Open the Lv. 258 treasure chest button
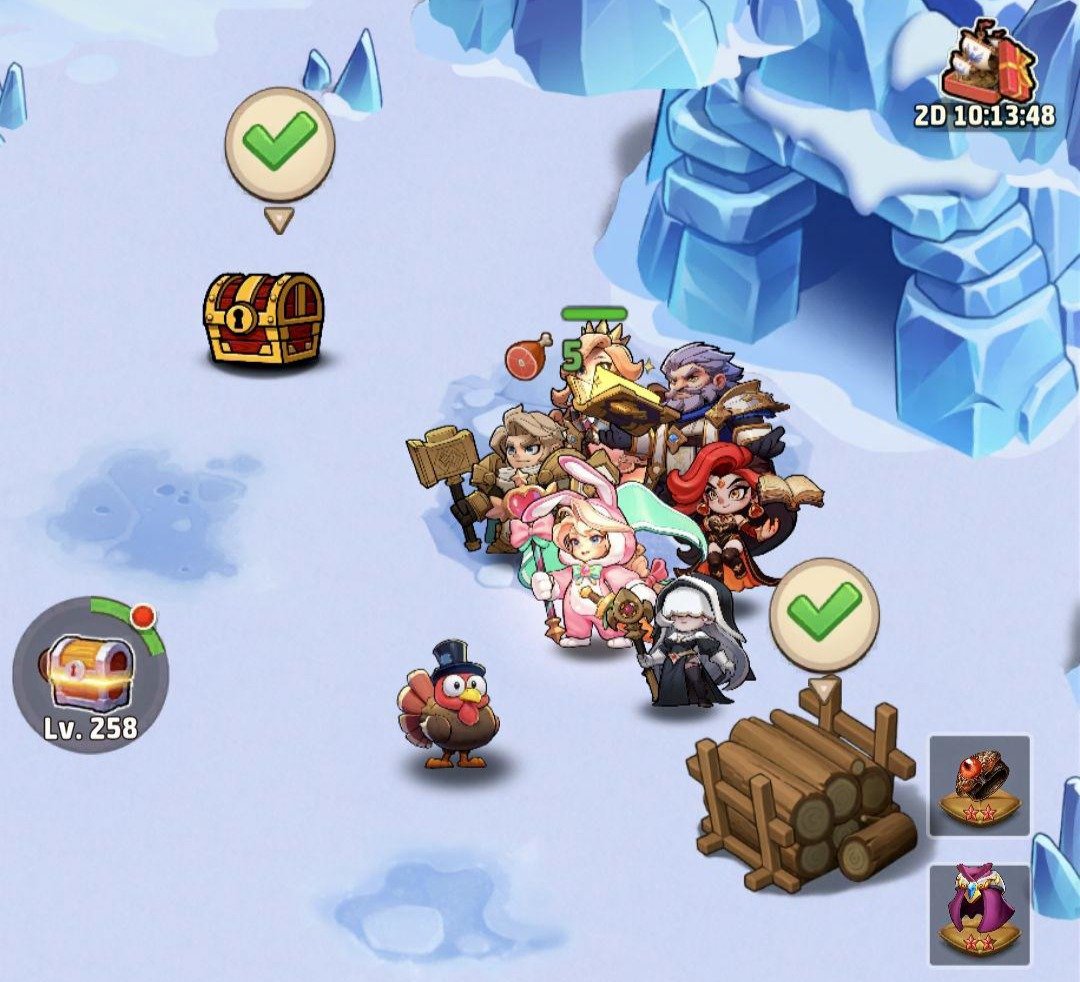 (x=90, y=672)
